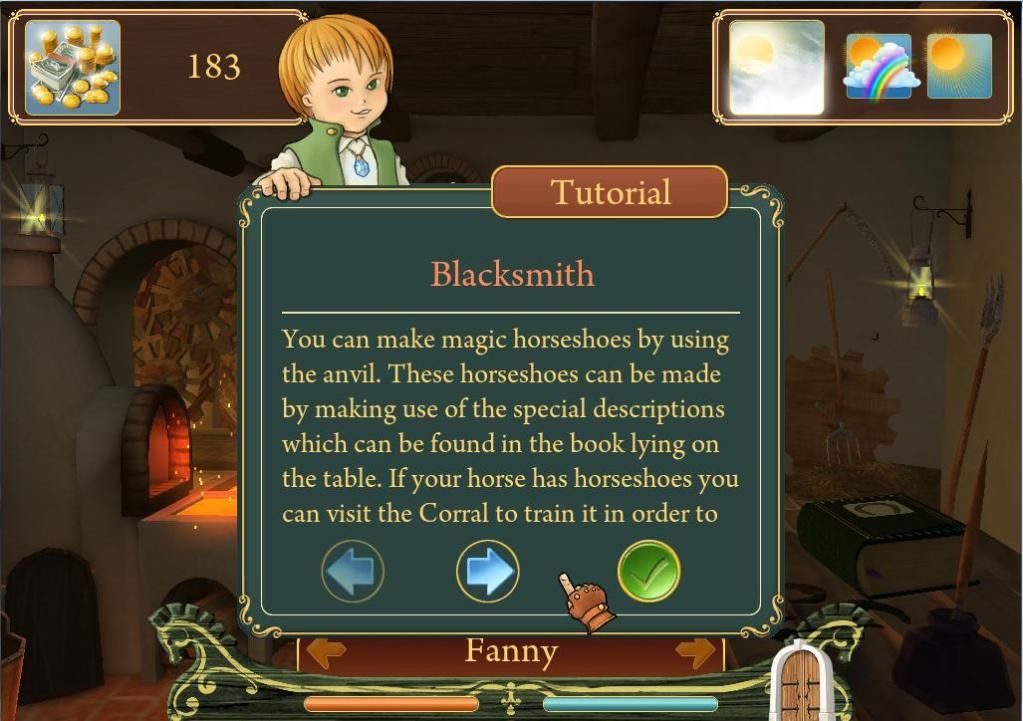Switch to previous horse before Fanny
This screenshot has height=721, width=1023.
point(326,653)
